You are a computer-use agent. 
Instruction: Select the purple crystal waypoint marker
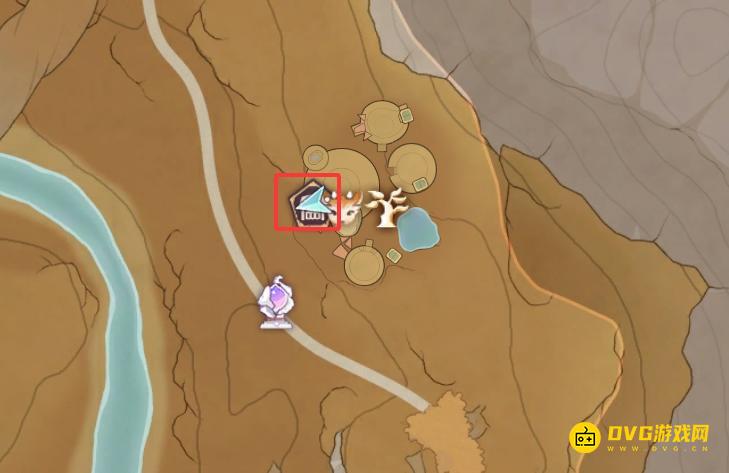(x=275, y=304)
